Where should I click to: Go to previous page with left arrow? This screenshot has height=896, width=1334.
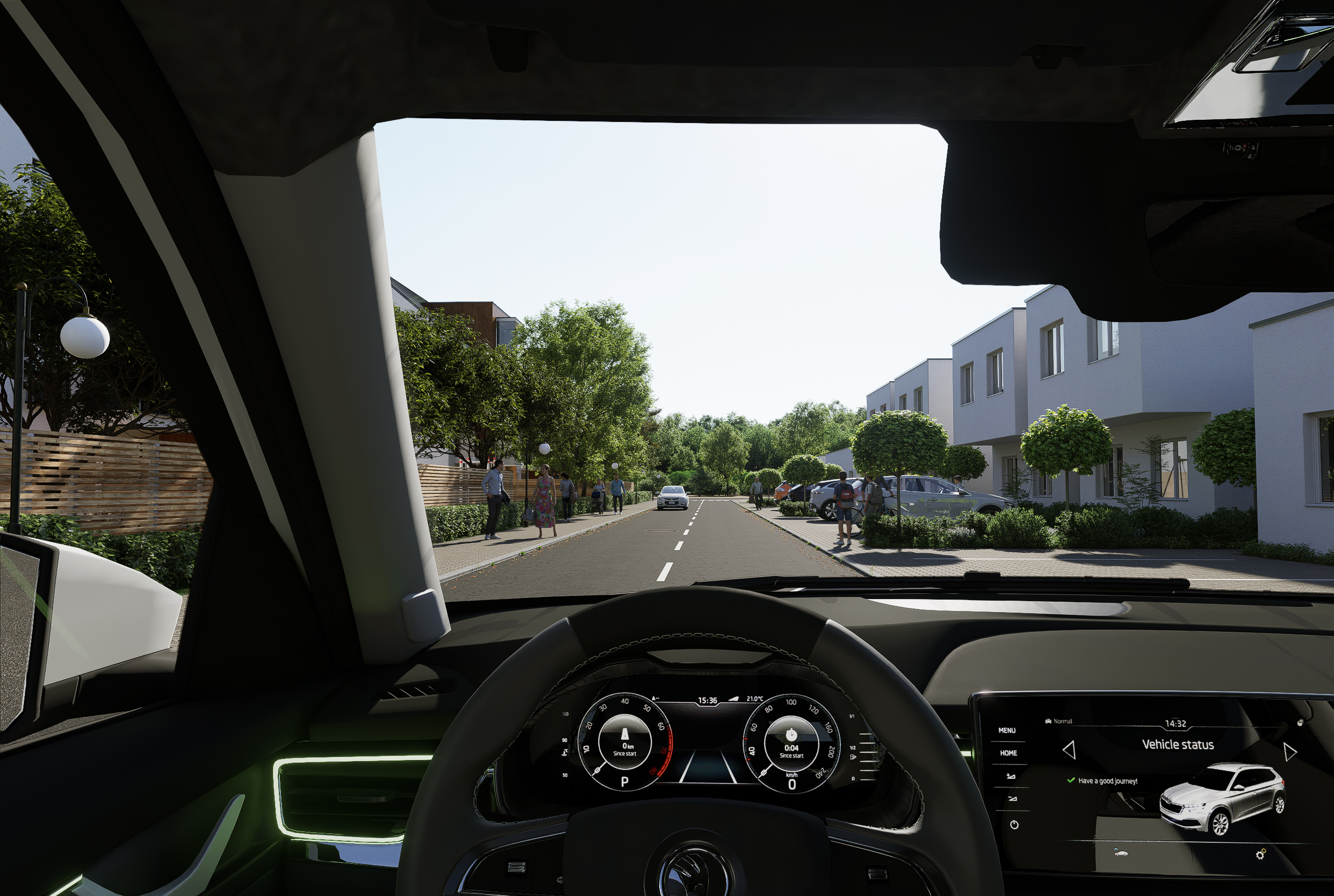pos(1069,750)
